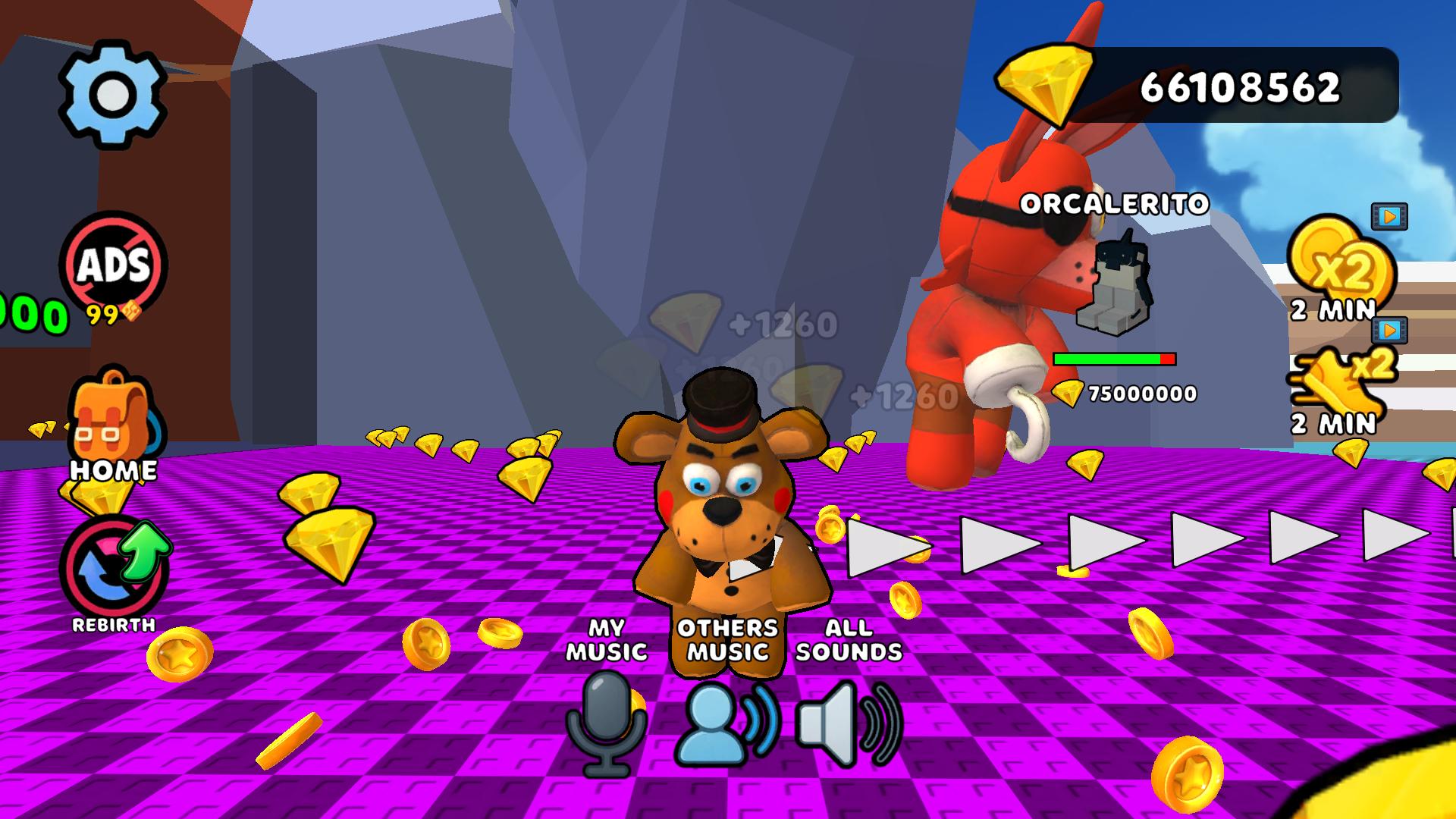This screenshot has height=819, width=1456.
Task: Click the ORCALERITO name label
Action: [x=1115, y=205]
